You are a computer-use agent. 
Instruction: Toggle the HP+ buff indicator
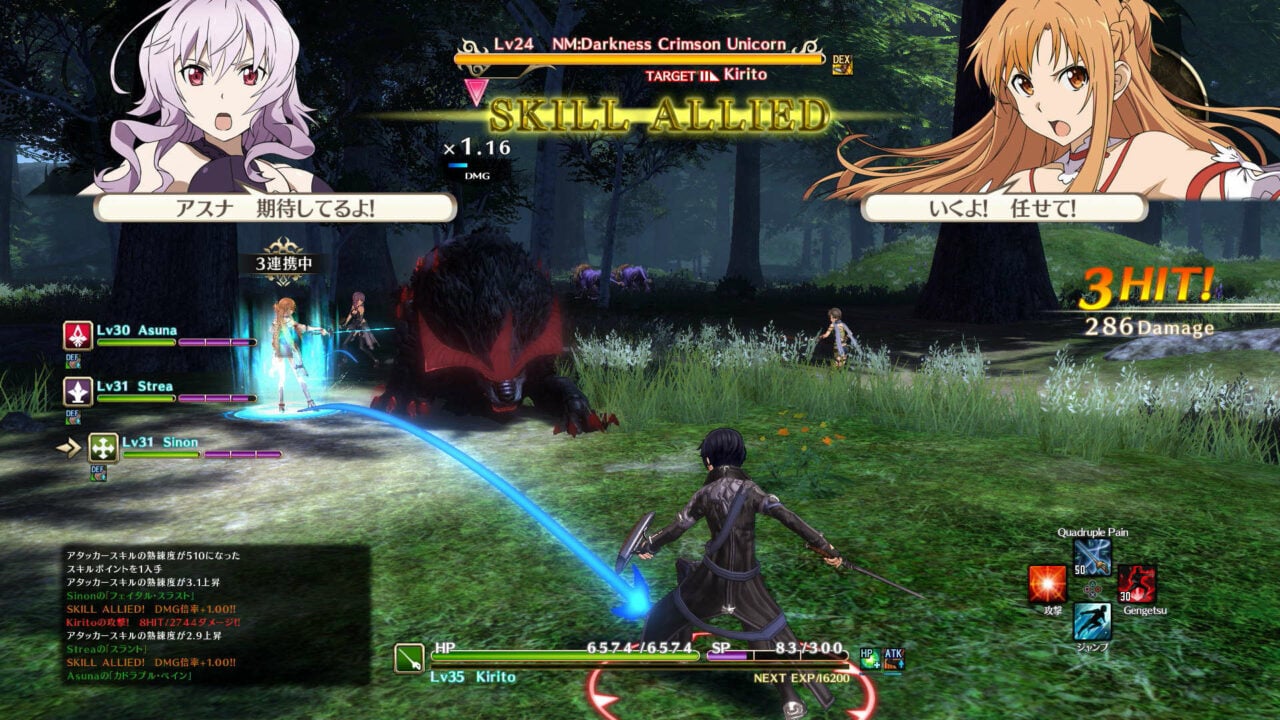(868, 659)
